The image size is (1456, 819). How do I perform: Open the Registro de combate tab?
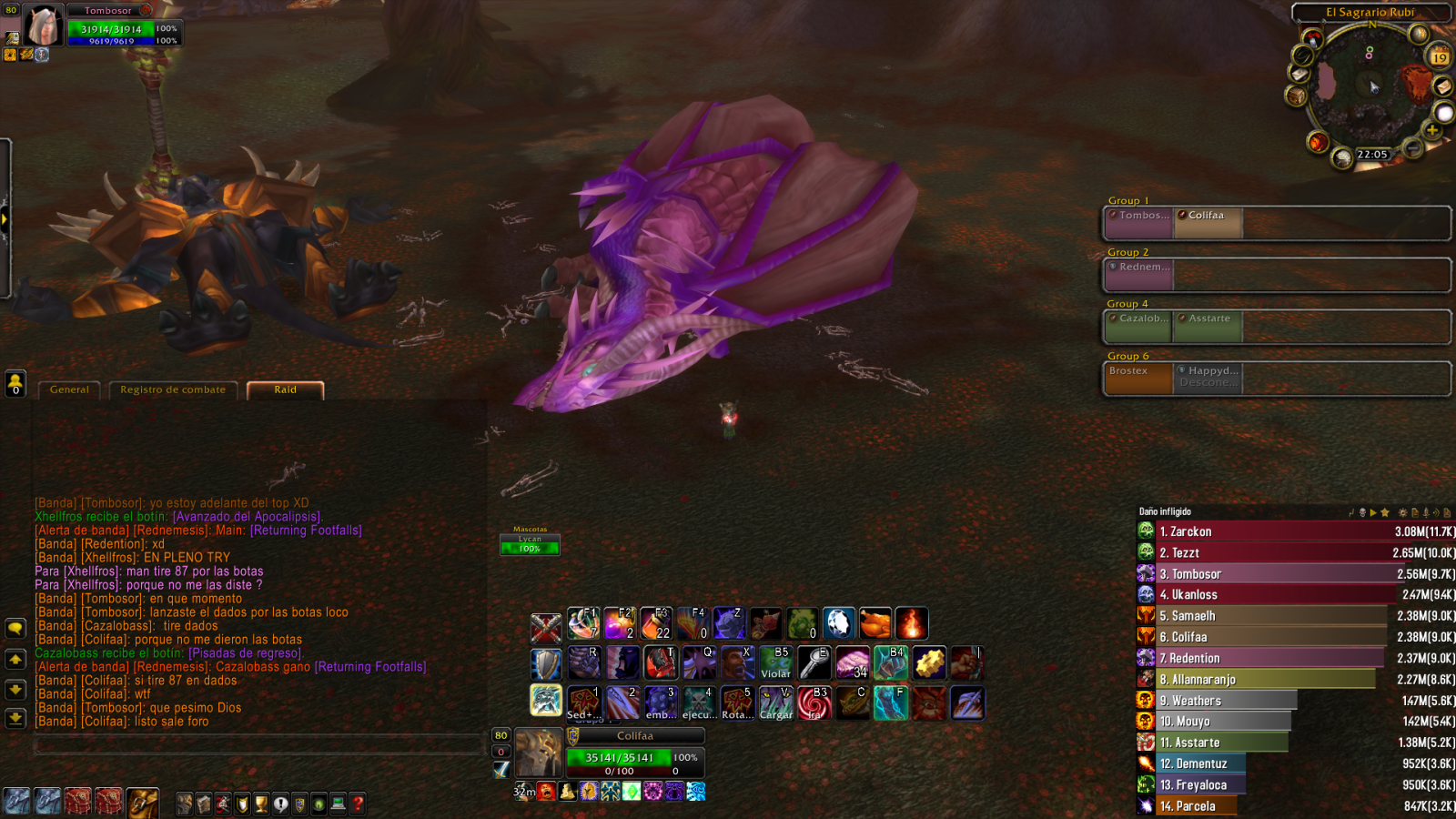173,389
